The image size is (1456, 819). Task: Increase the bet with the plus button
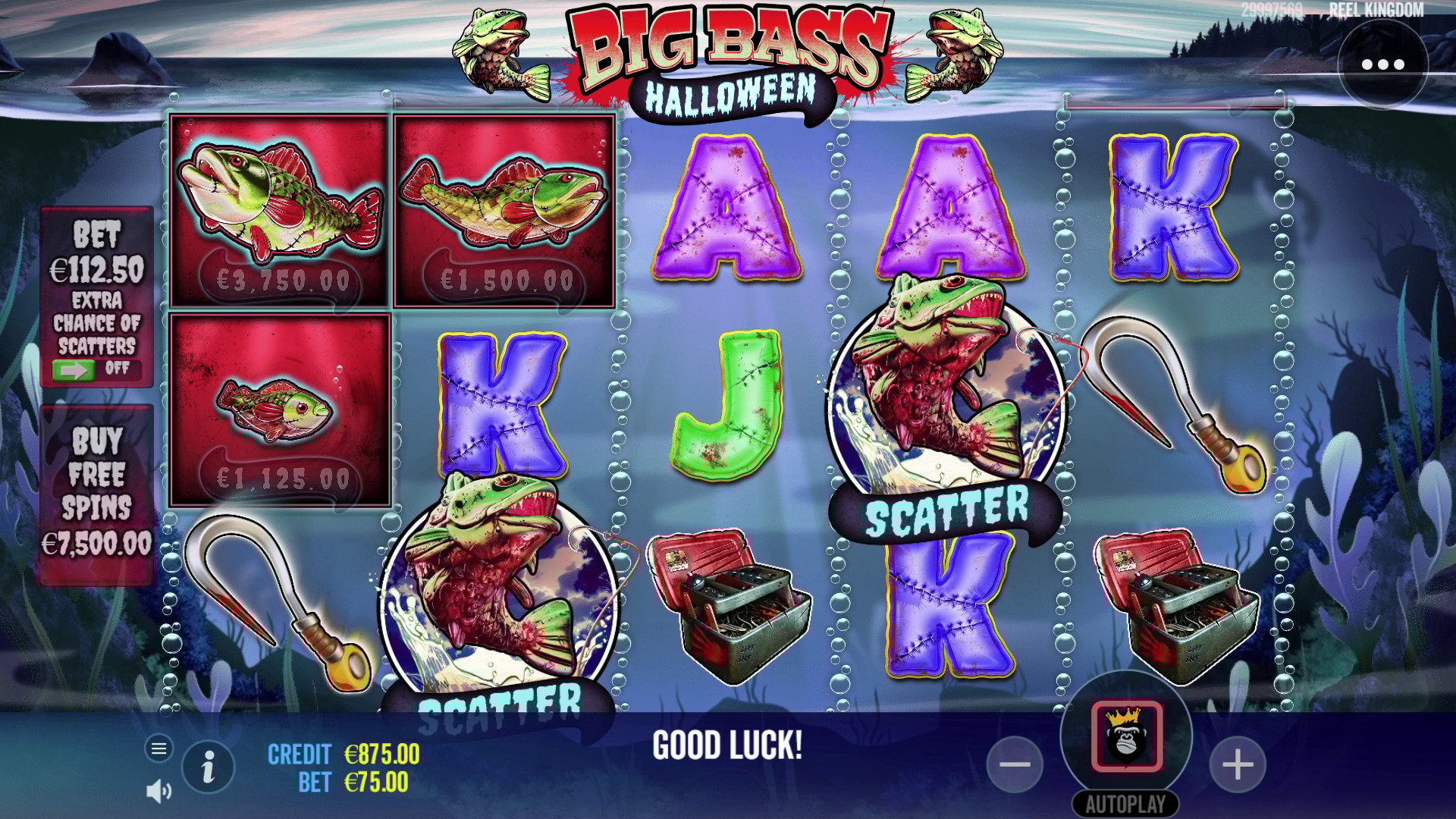(x=1238, y=764)
